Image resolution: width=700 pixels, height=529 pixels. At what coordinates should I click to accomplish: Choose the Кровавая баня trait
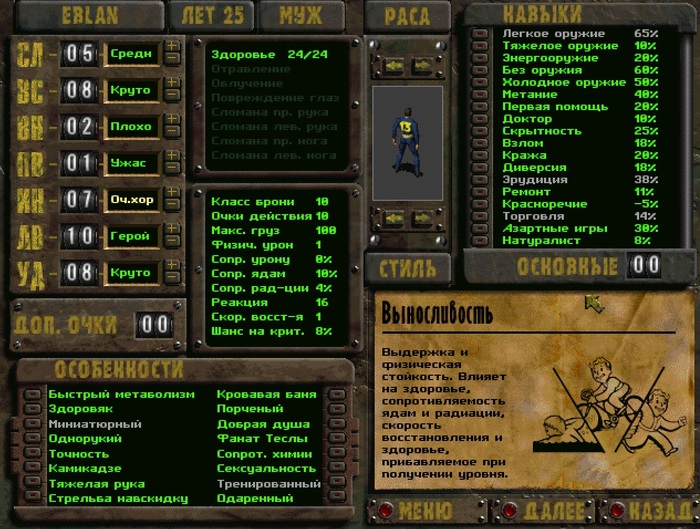pyautogui.click(x=337, y=394)
